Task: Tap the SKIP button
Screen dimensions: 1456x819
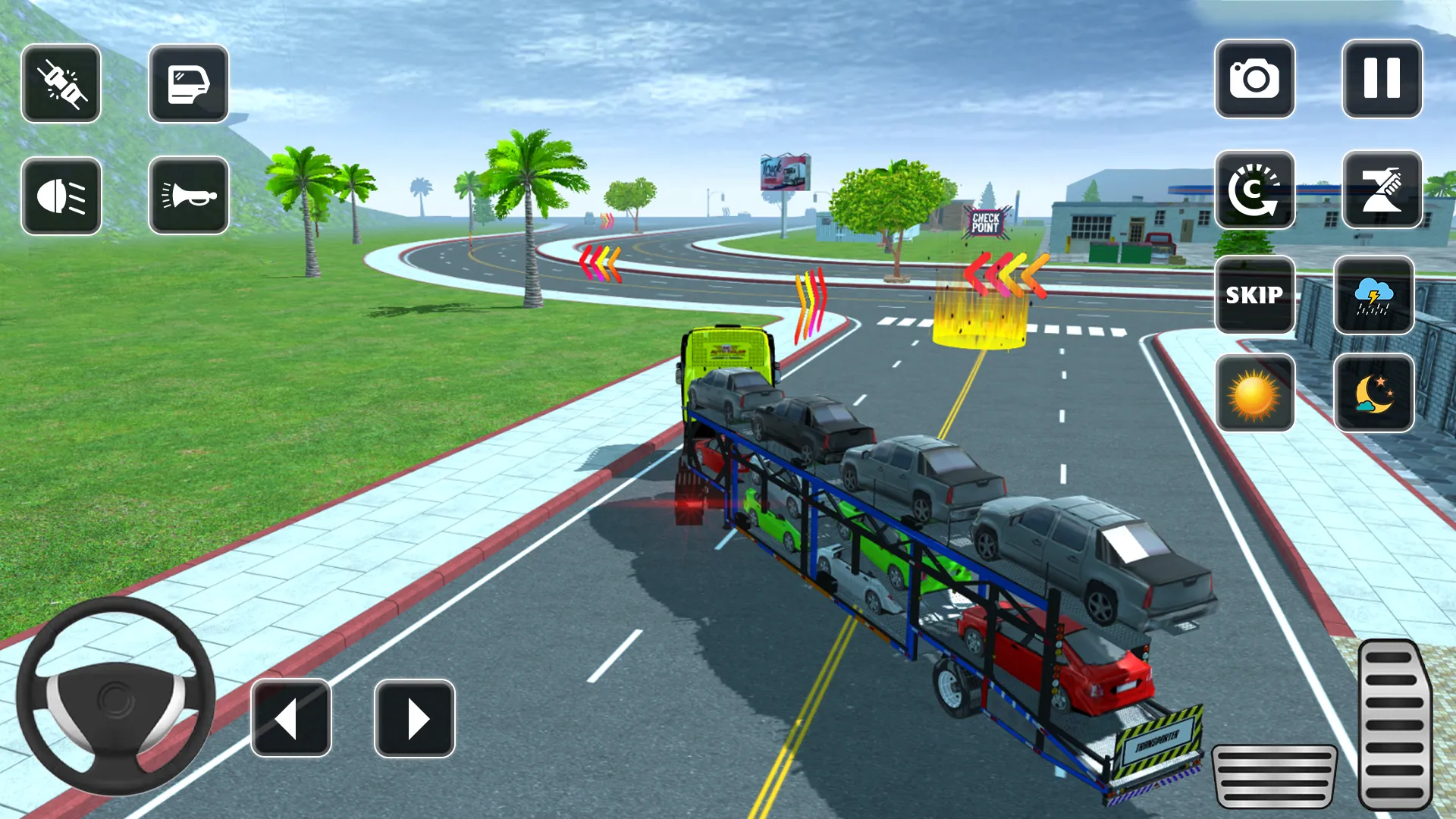Action: pos(1255,296)
